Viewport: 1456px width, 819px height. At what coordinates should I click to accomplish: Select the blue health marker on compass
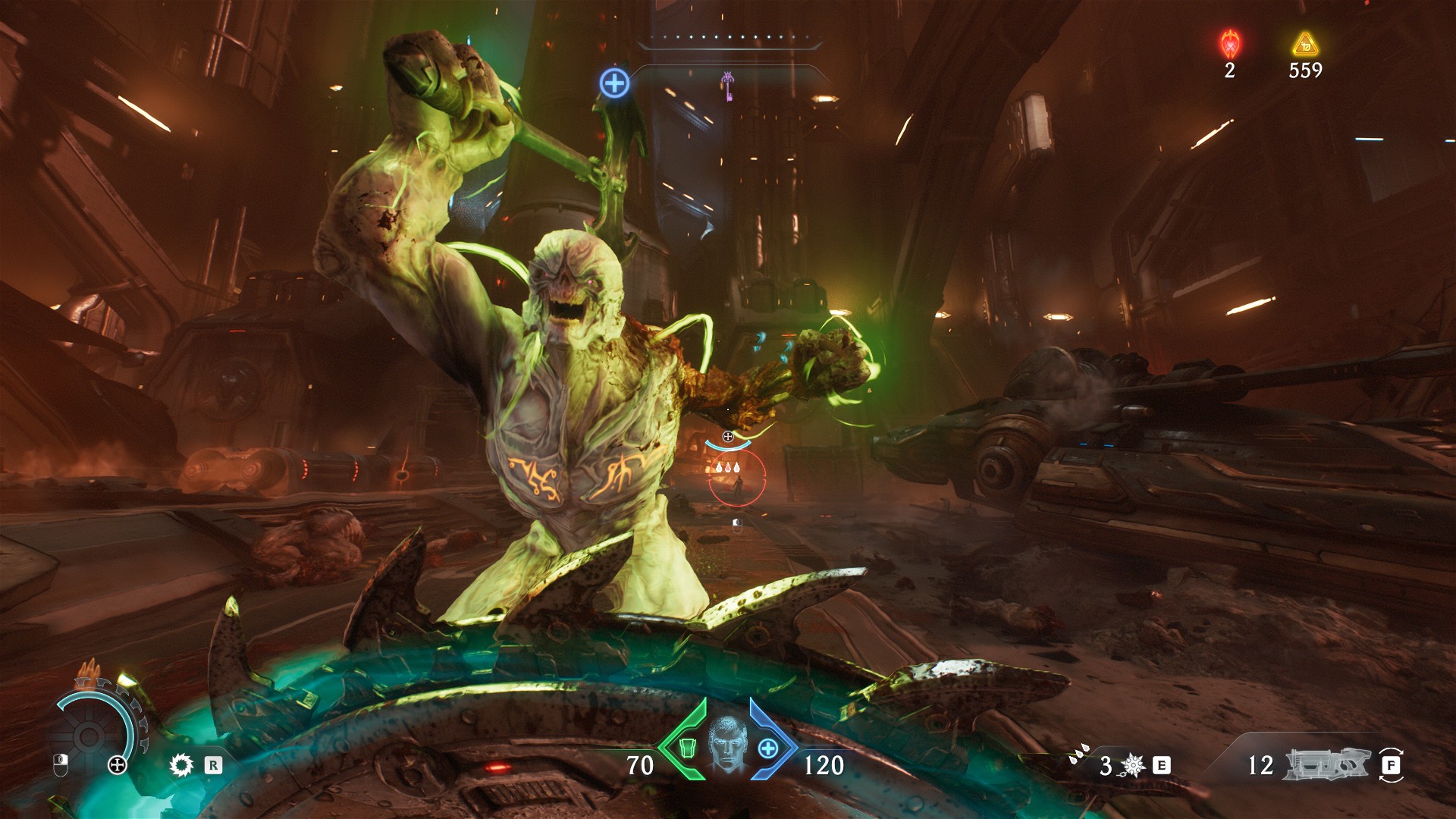614,82
